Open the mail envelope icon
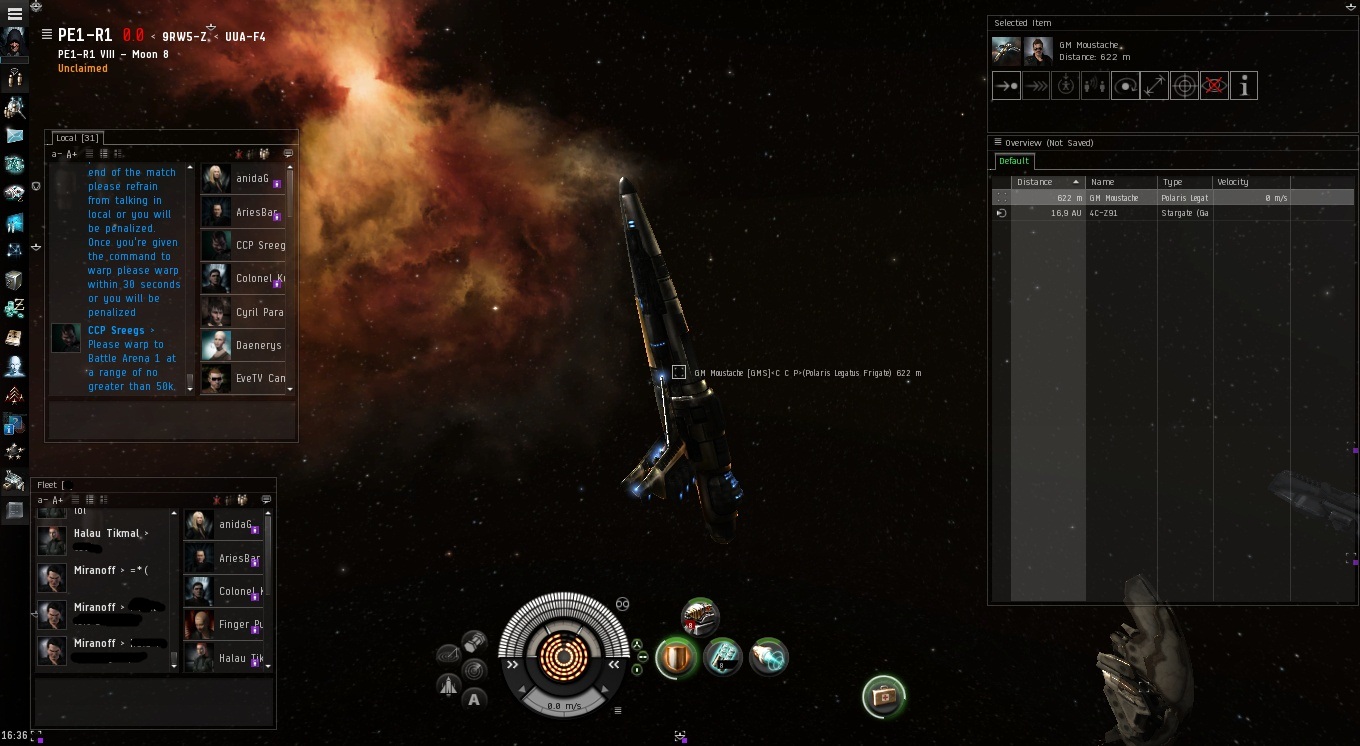The height and width of the screenshot is (746, 1360). tap(15, 135)
